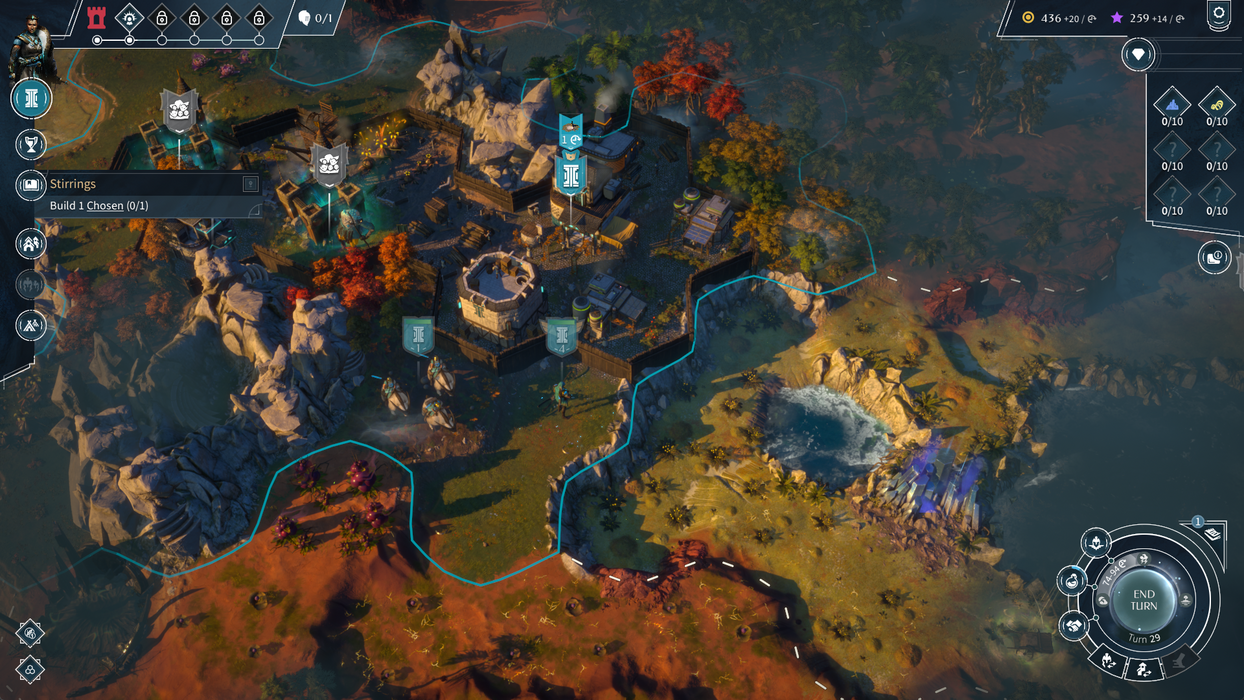This screenshot has height=700, width=1244.
Task: Open the research flask button
Action: click(x=1072, y=580)
